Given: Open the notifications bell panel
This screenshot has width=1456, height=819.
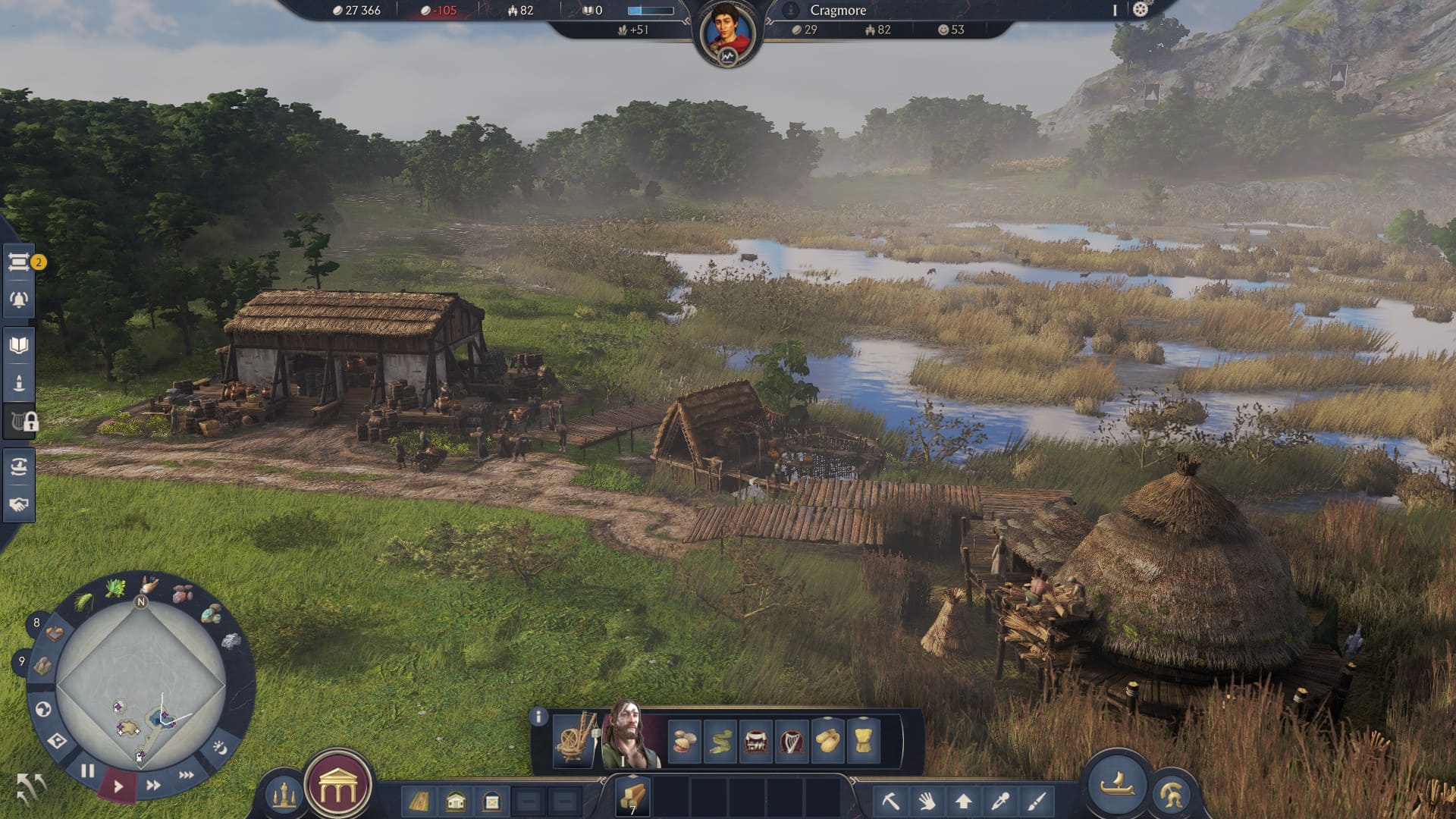Looking at the screenshot, I should tap(19, 300).
